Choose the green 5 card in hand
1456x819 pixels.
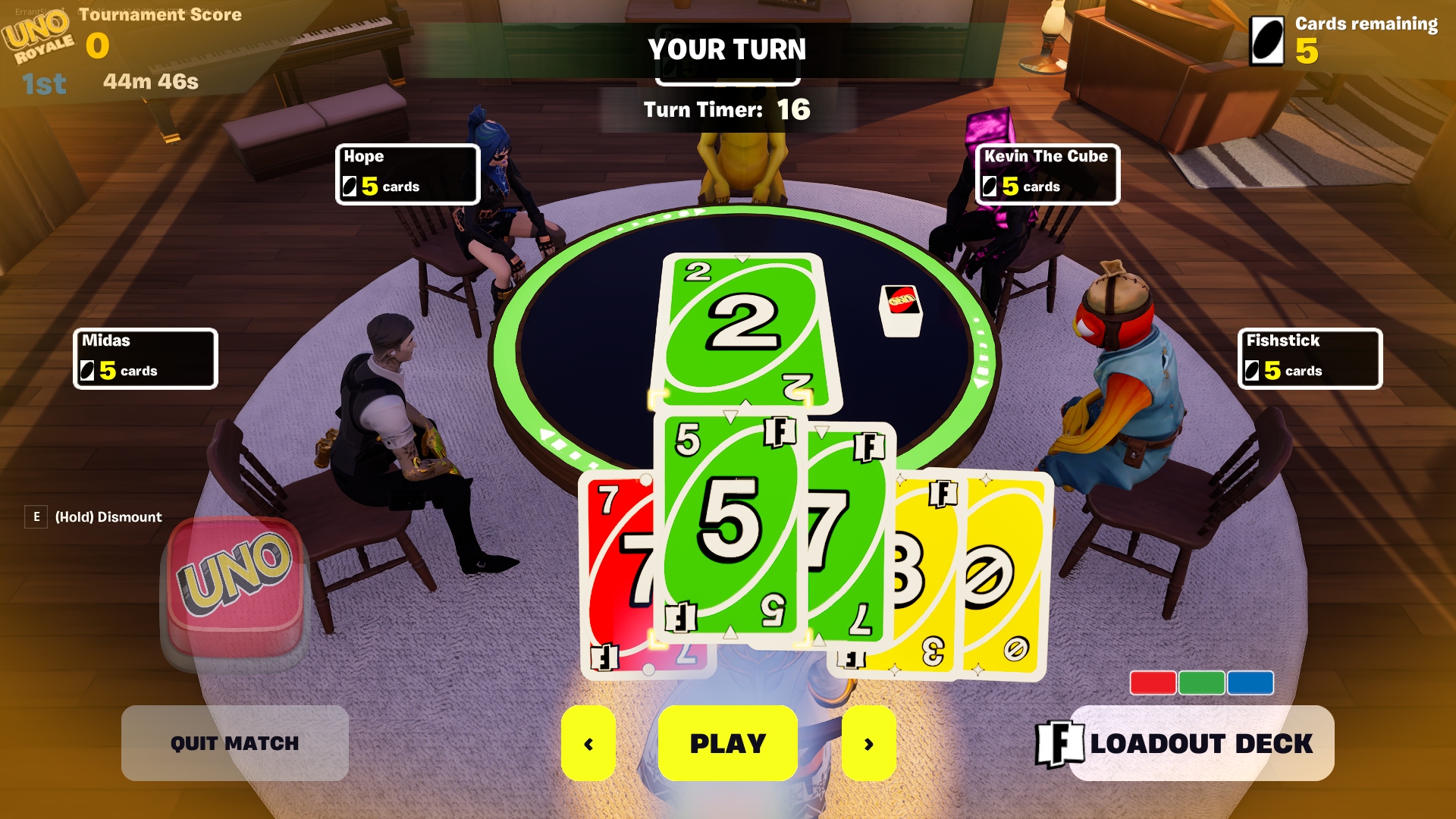[x=728, y=523]
